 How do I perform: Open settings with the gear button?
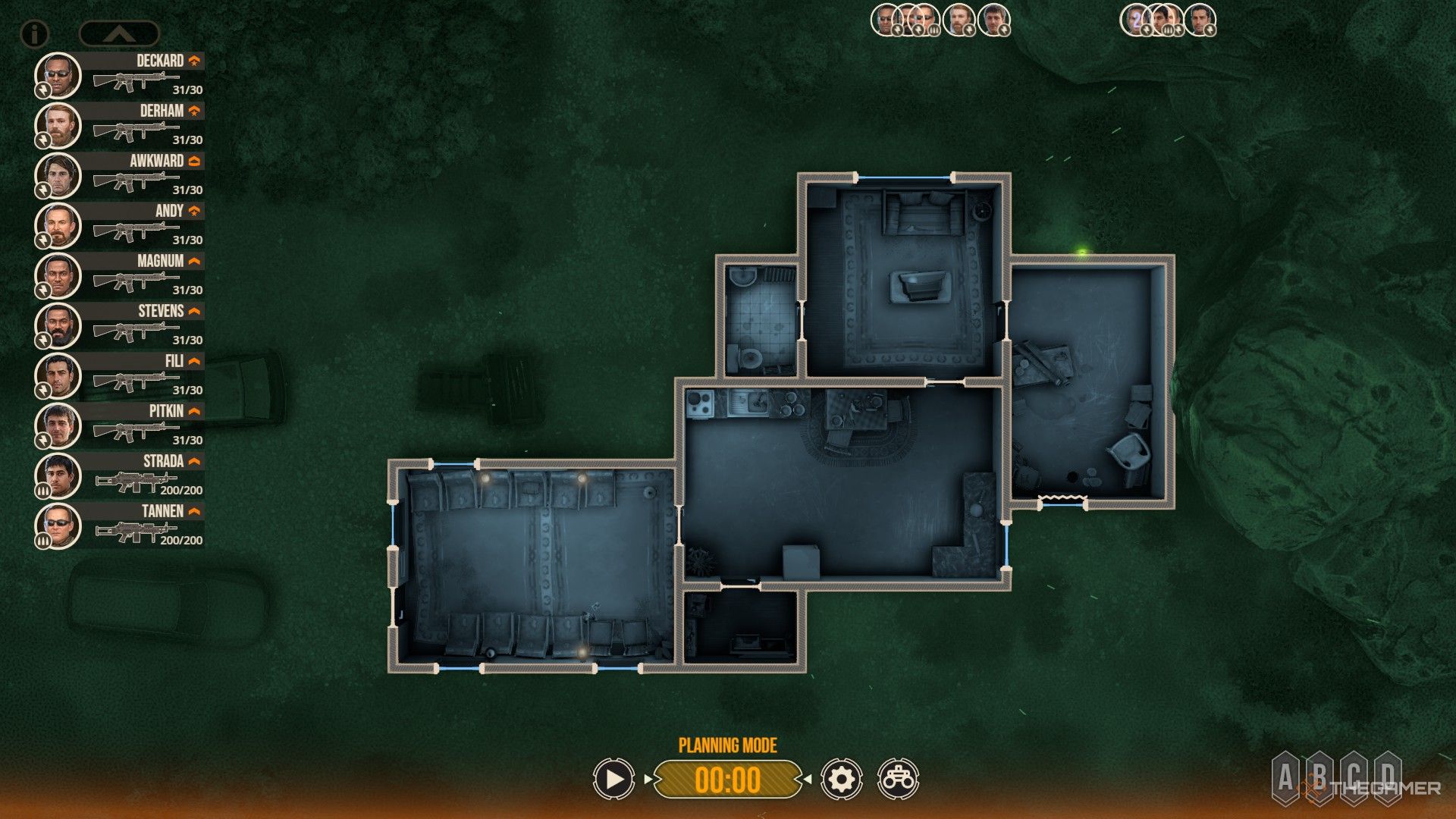(841, 779)
